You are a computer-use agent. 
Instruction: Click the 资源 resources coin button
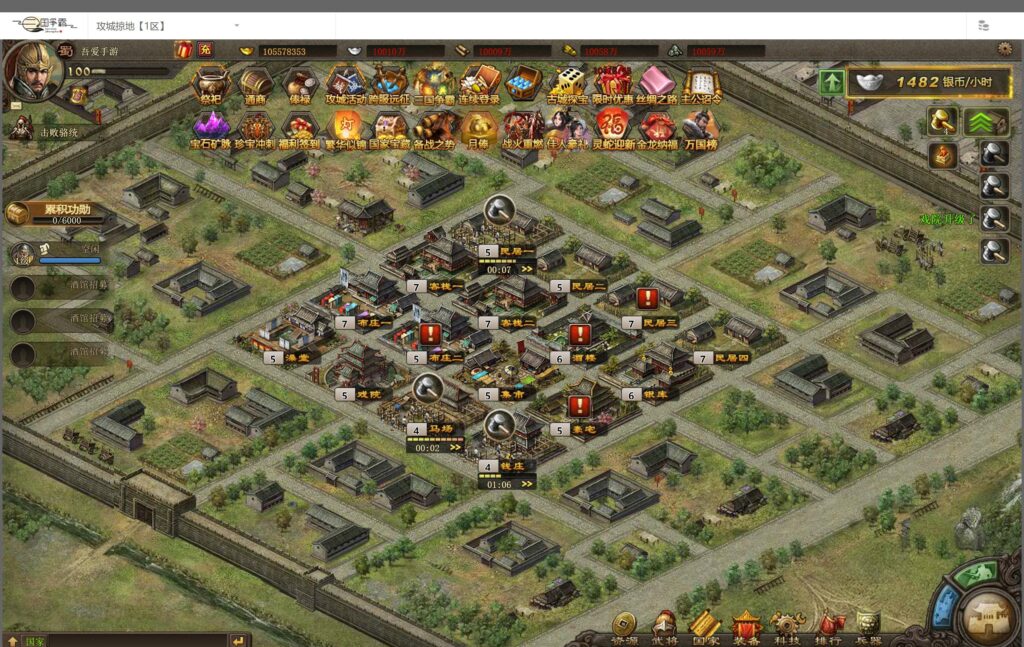[624, 626]
